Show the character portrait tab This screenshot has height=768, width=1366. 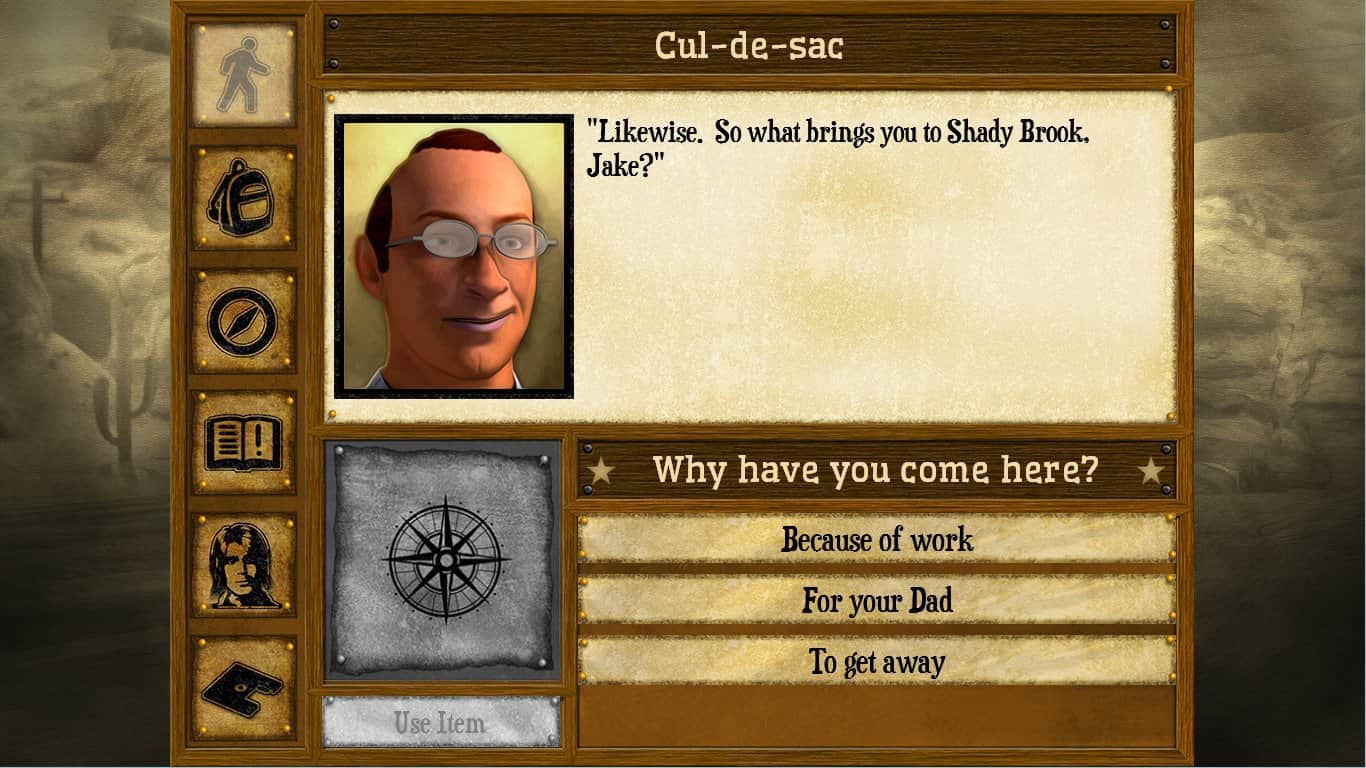pyautogui.click(x=243, y=565)
